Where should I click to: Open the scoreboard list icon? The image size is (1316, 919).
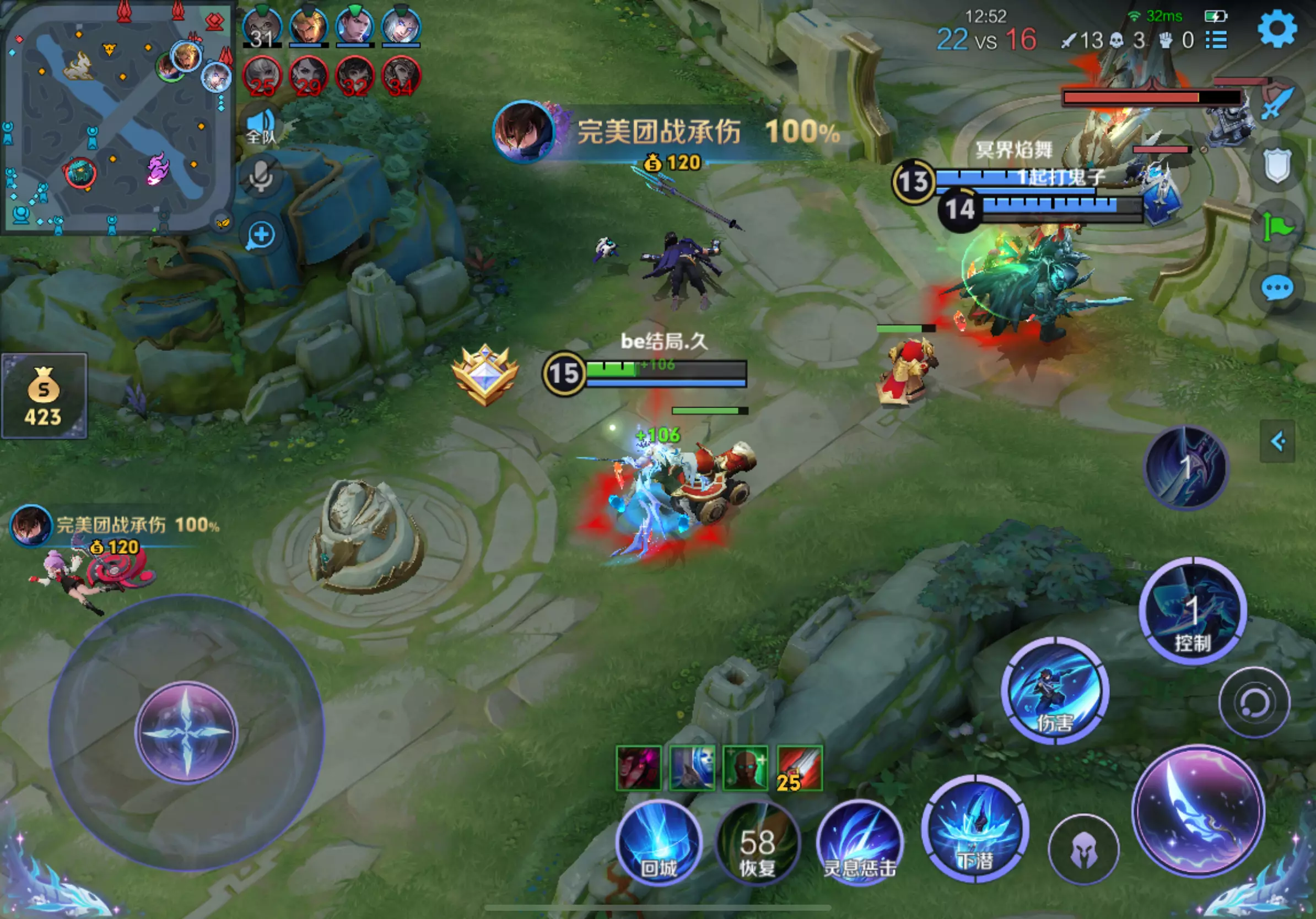click(1216, 40)
